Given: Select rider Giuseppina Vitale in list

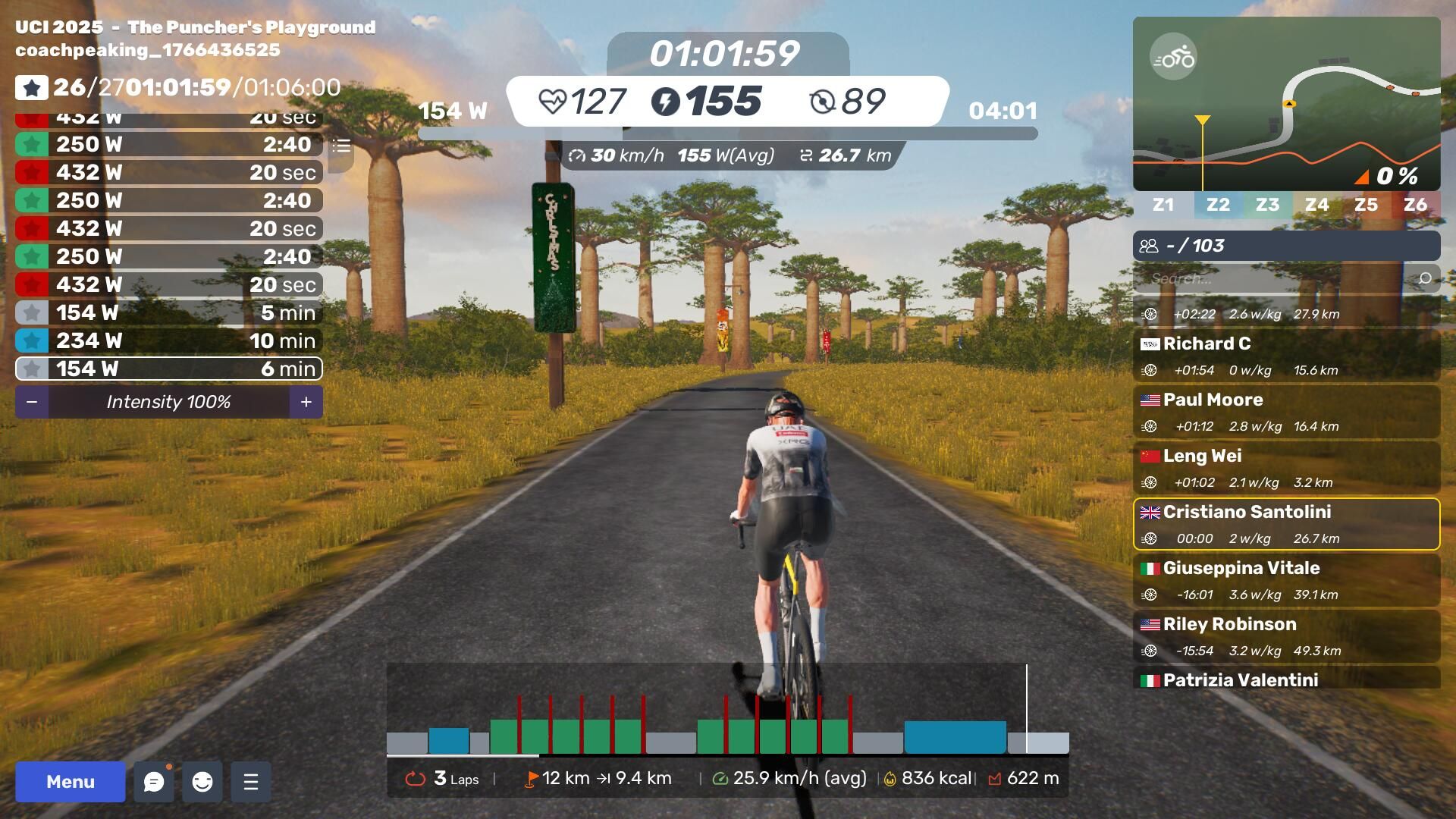Looking at the screenshot, I should tap(1286, 579).
